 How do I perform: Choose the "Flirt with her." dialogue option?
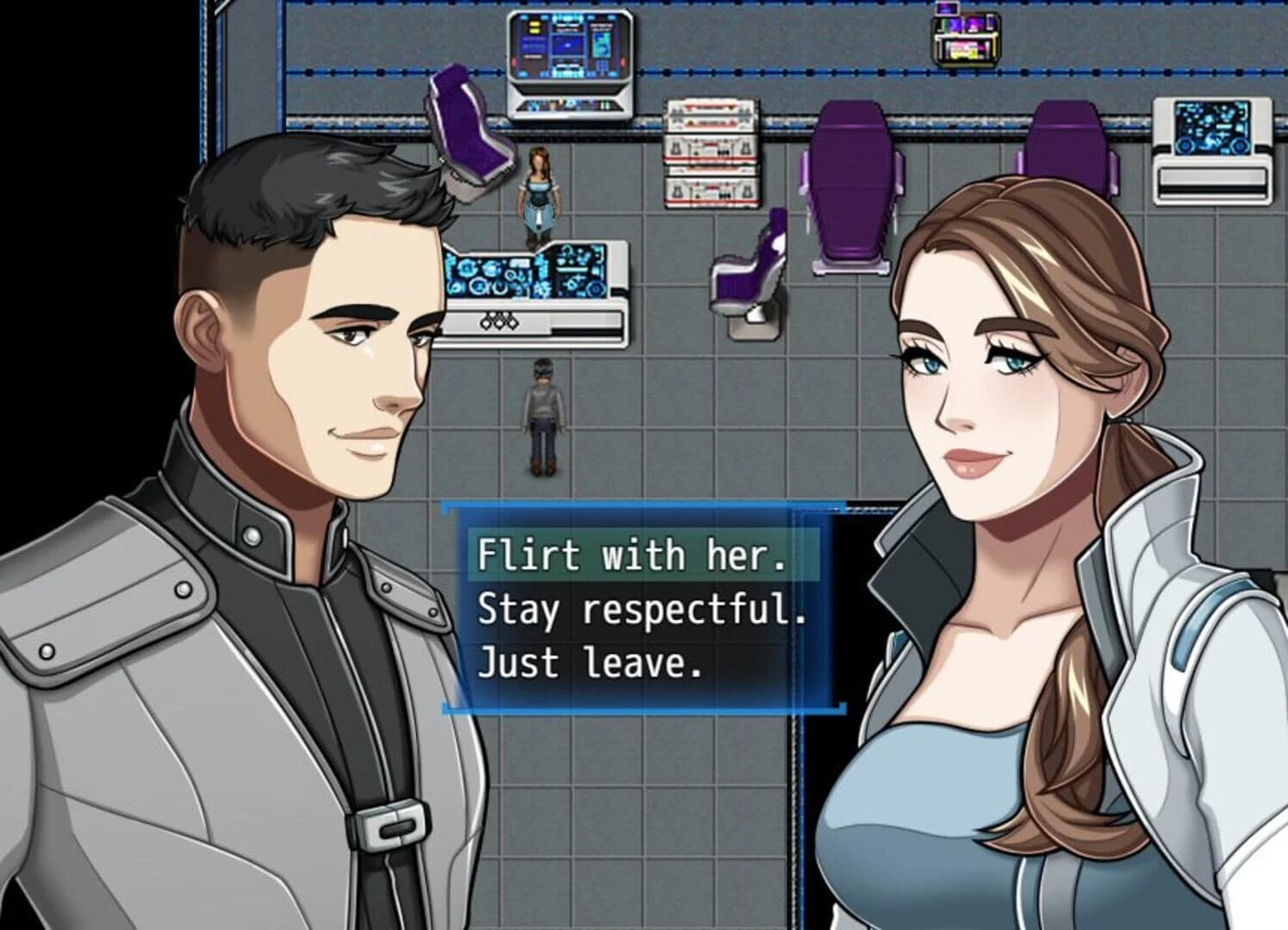pos(635,555)
